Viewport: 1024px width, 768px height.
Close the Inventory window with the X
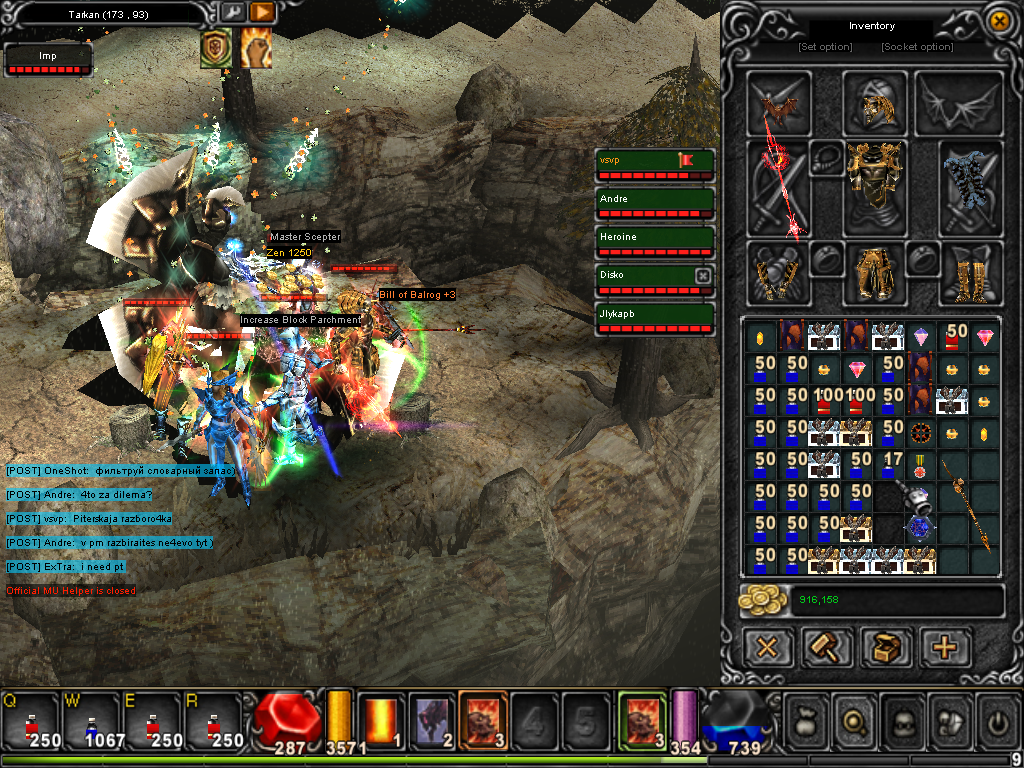[997, 21]
